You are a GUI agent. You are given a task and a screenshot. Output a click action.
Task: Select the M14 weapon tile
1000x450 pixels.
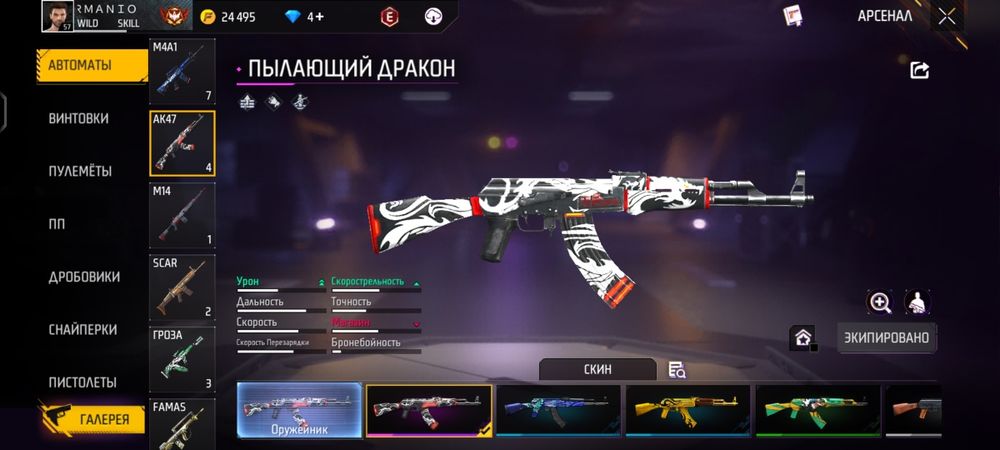click(x=182, y=215)
